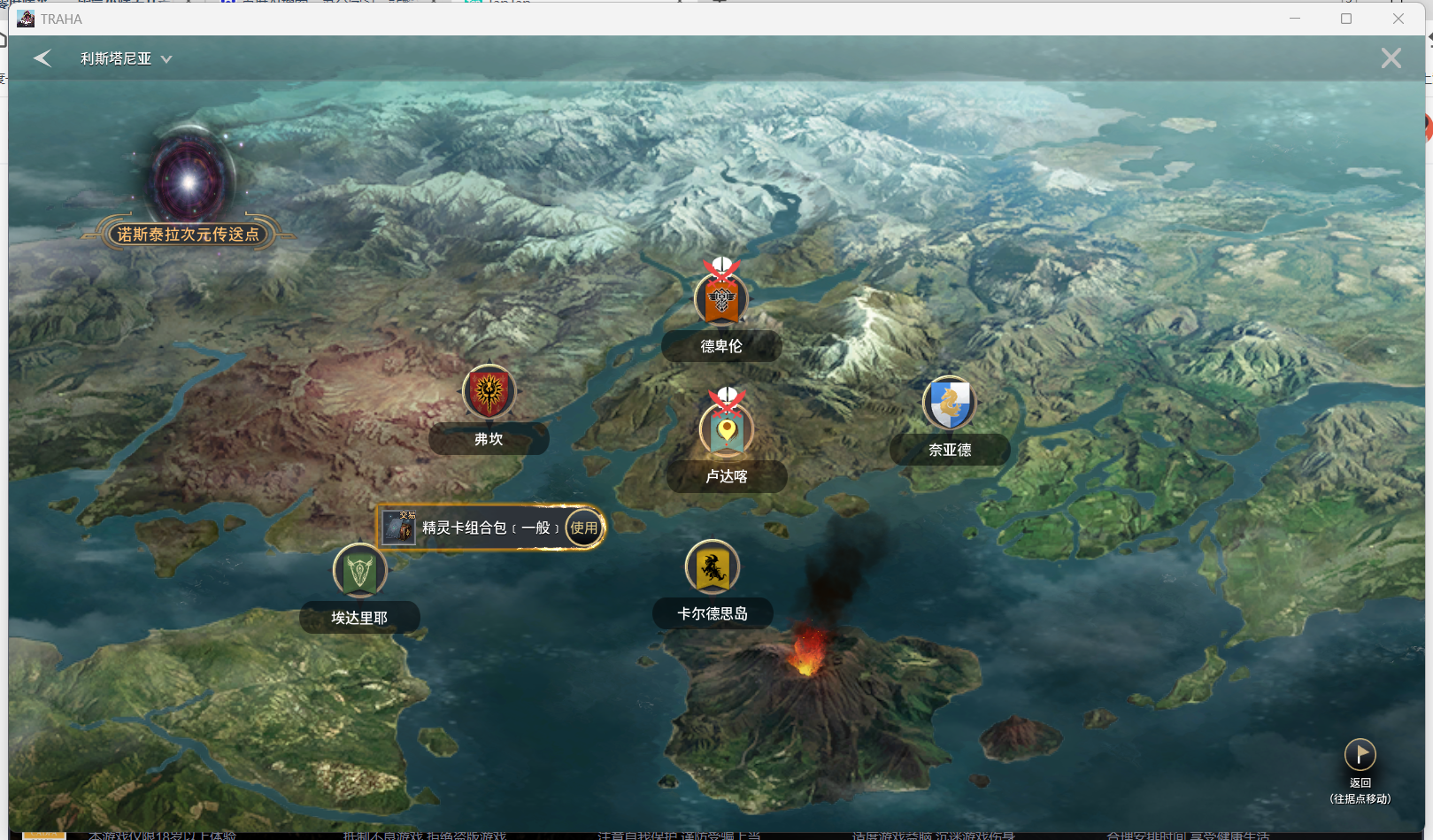1433x840 pixels.
Task: Choose the 德卑伦 map marker
Action: [x=721, y=301]
